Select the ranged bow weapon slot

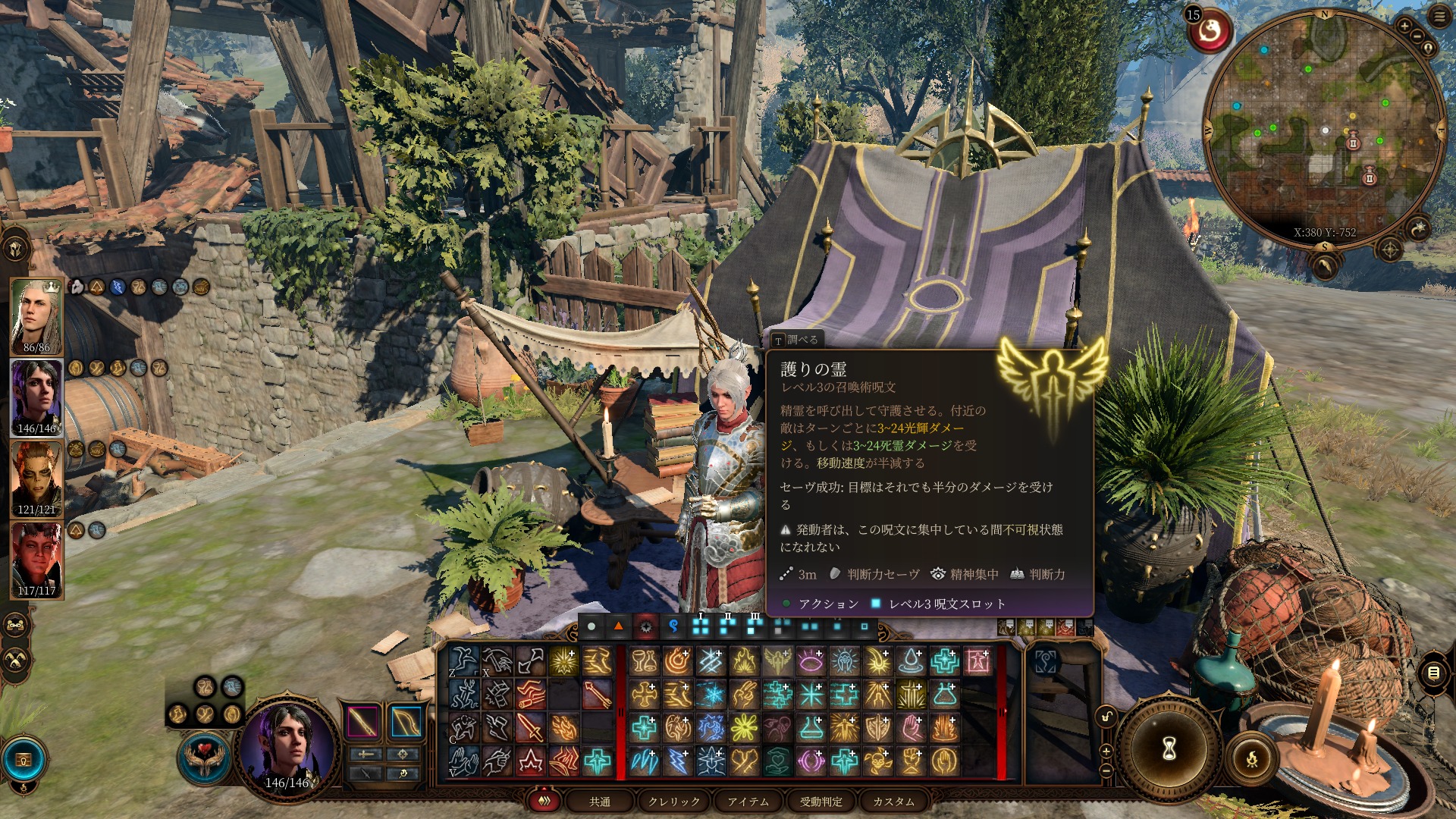click(x=406, y=721)
